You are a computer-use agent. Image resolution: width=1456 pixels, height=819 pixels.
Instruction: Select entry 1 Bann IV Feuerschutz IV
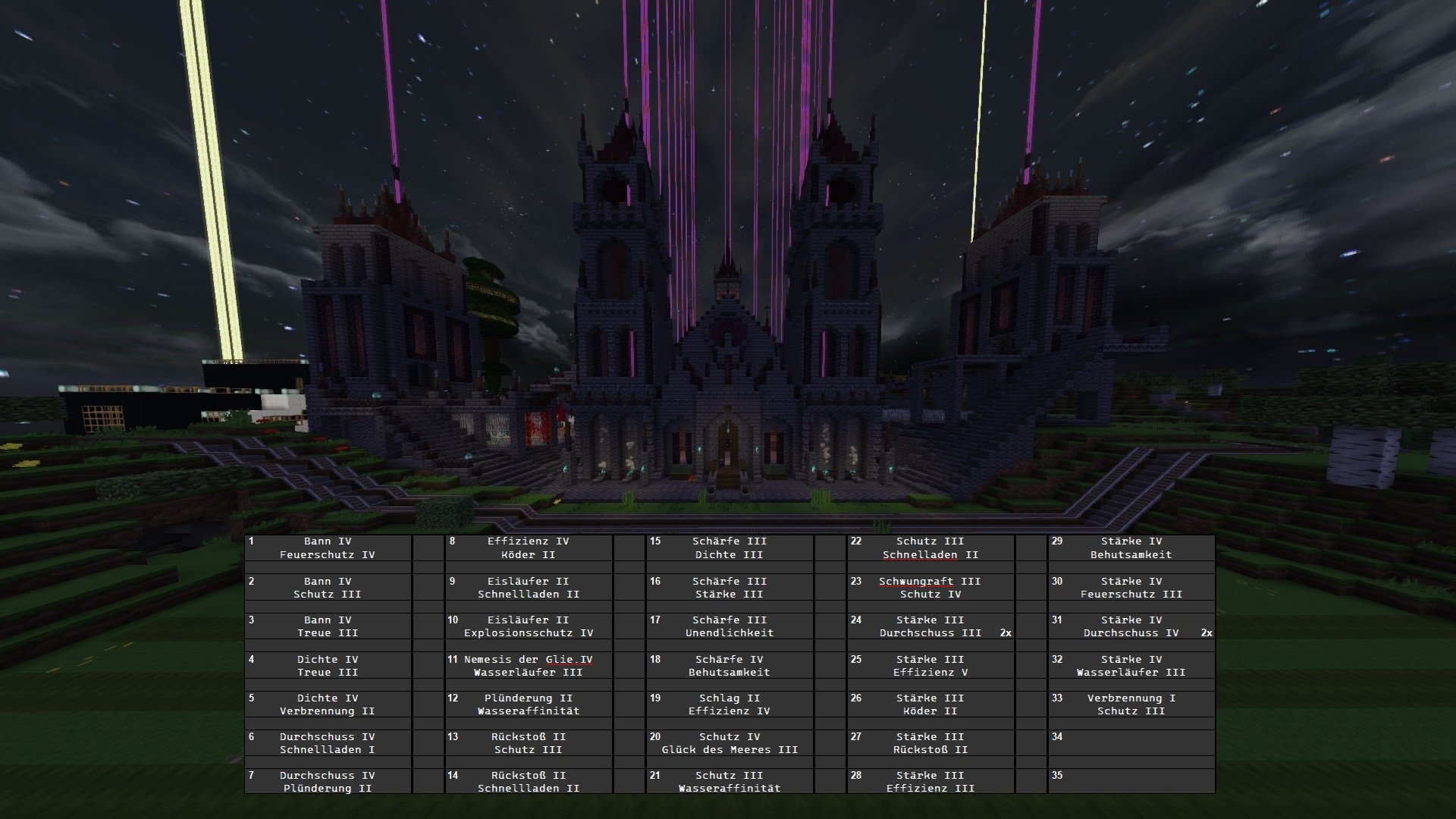tap(328, 548)
